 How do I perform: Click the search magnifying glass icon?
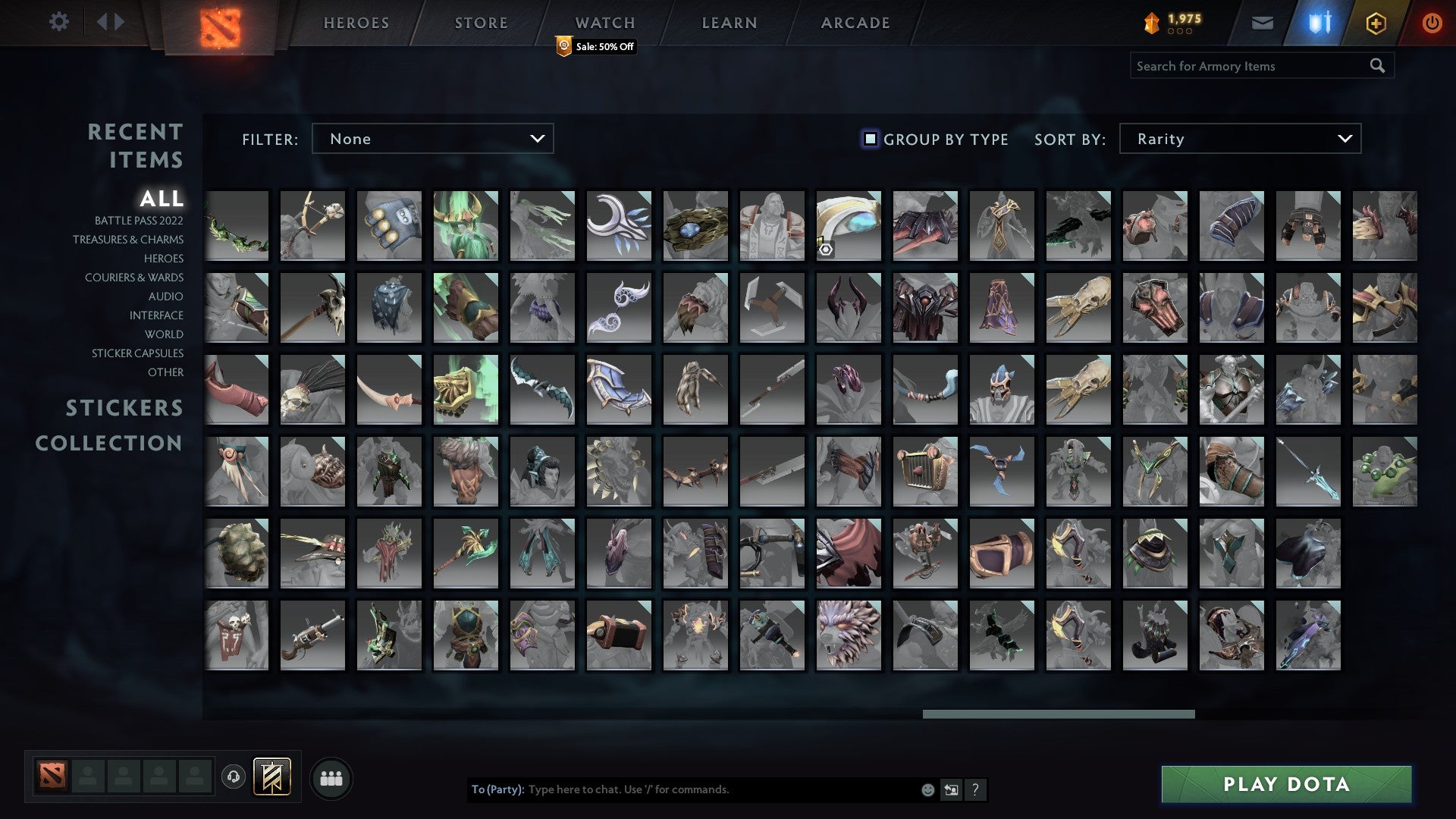coord(1377,65)
